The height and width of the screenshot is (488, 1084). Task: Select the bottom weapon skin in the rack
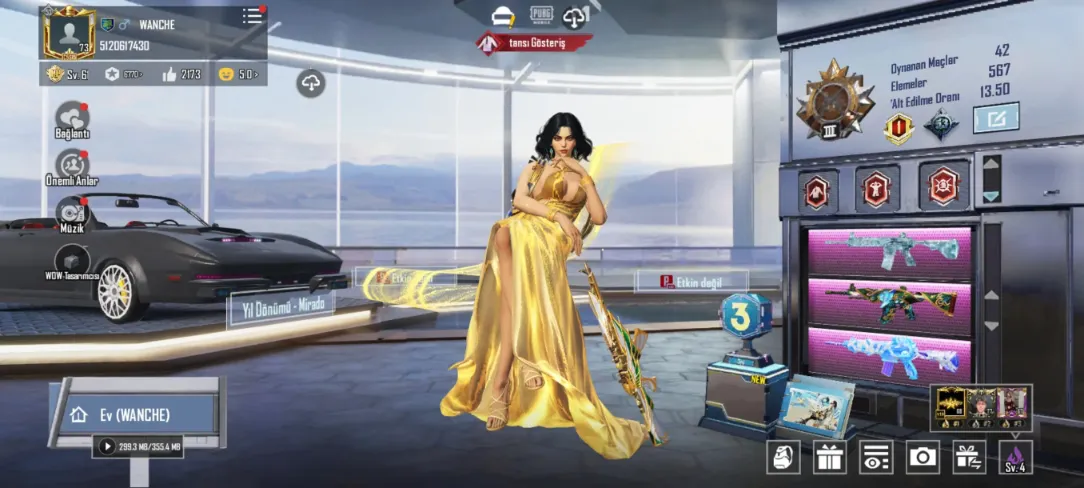[x=890, y=355]
